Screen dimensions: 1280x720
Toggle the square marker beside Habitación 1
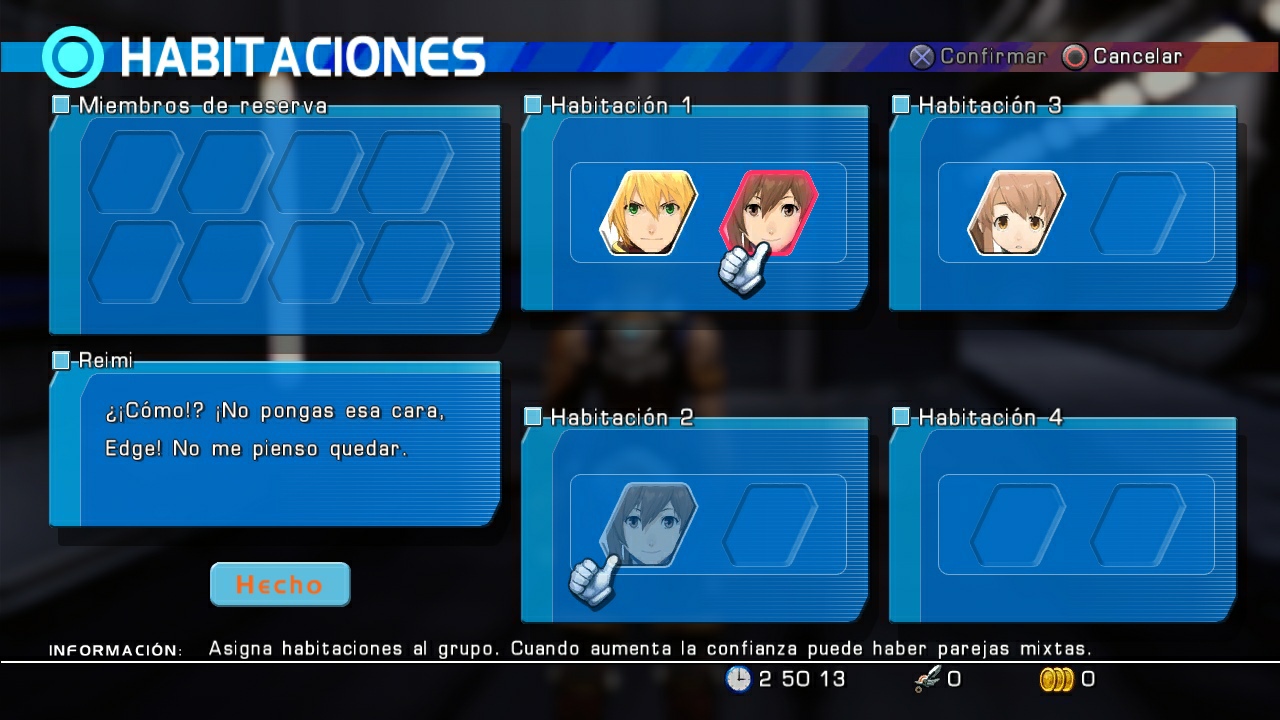coord(533,105)
